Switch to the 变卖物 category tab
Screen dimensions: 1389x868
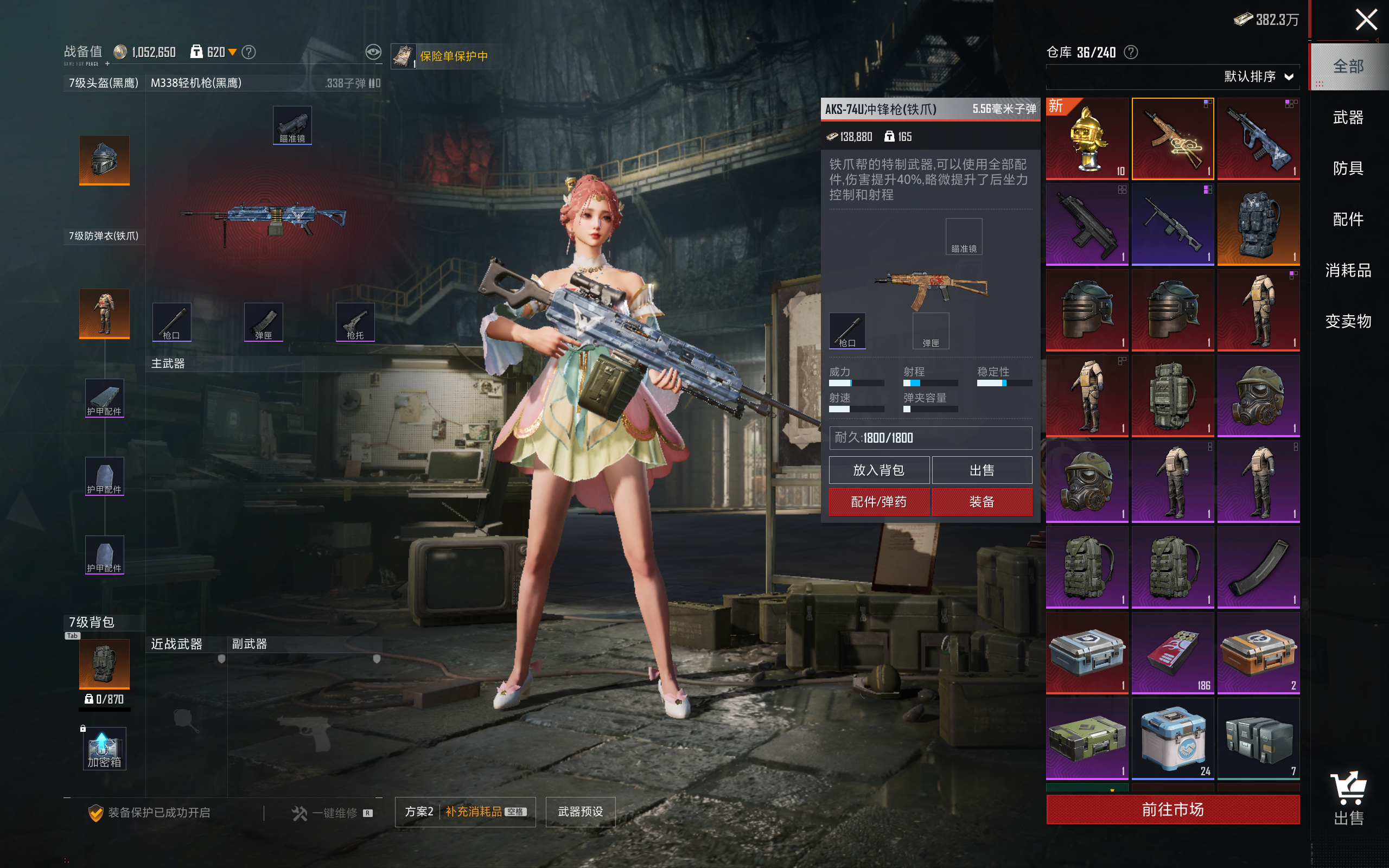tap(1348, 321)
